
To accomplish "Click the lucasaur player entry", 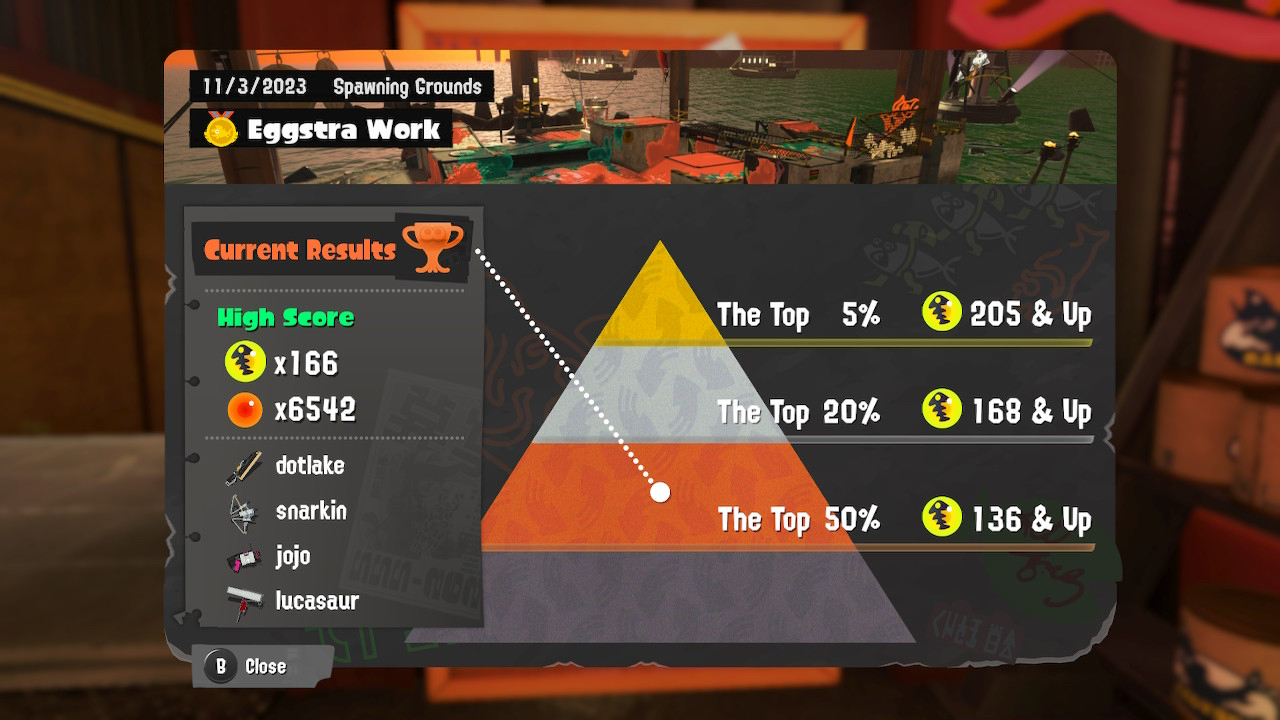I will (x=316, y=601).
